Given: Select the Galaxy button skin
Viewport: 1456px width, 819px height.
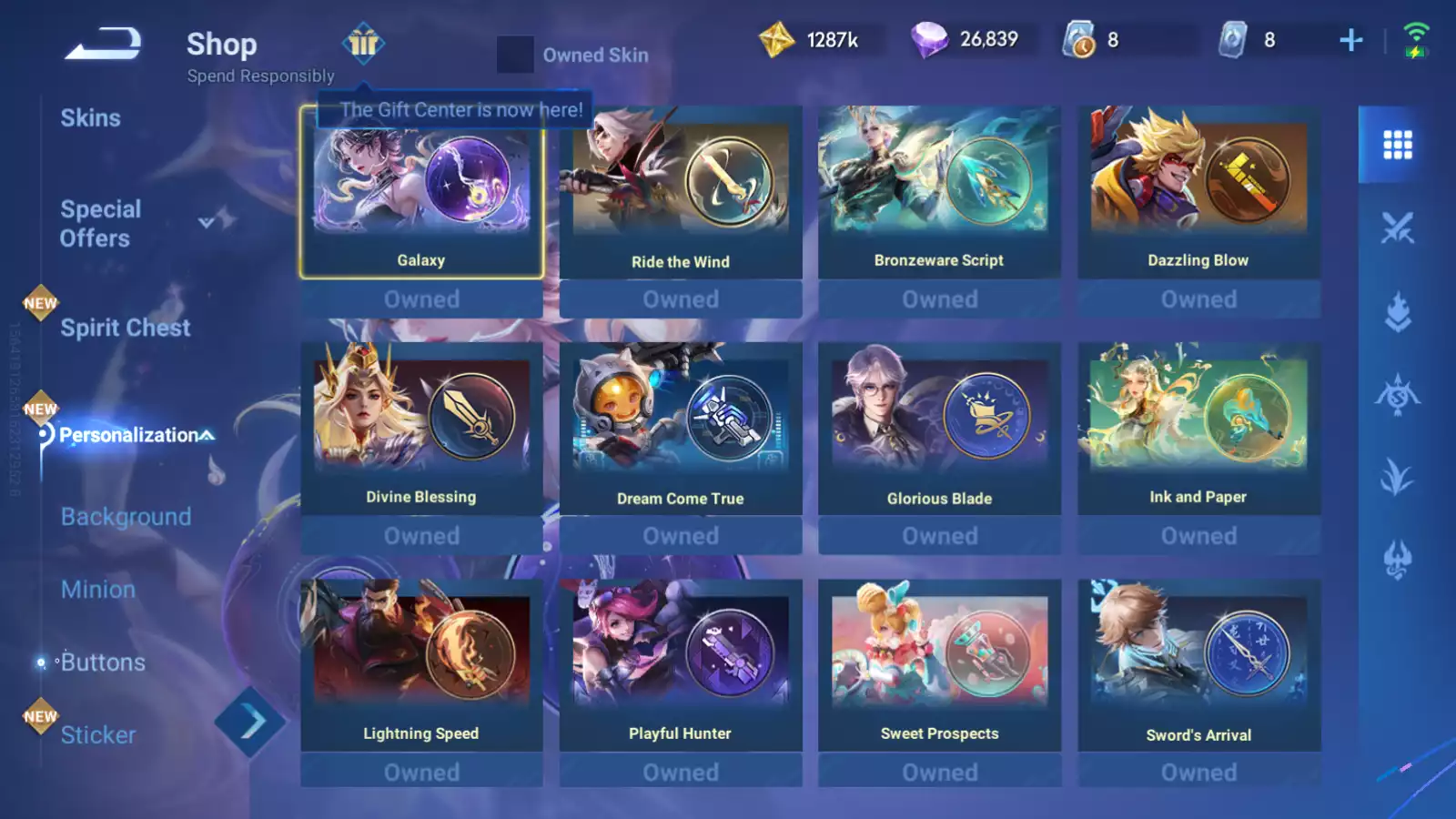Looking at the screenshot, I should (x=421, y=192).
